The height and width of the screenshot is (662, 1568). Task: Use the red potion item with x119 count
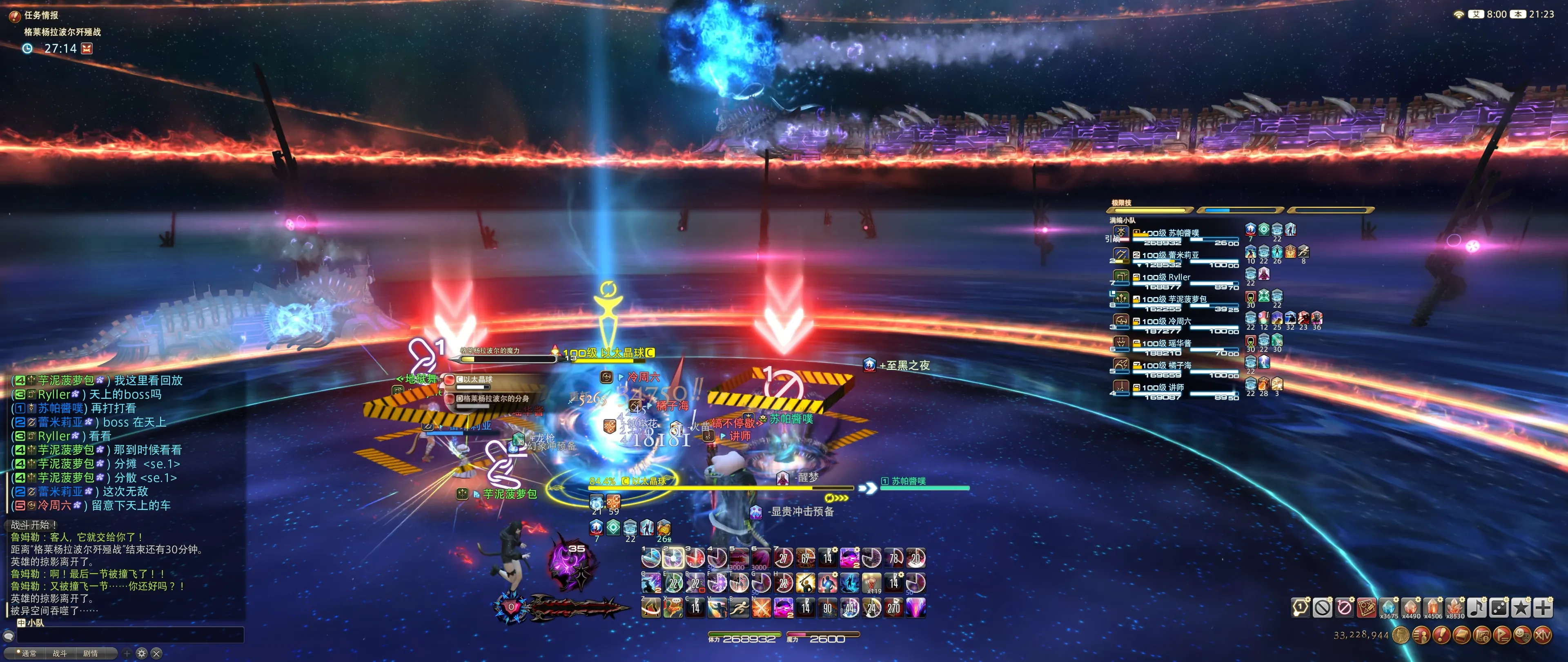[872, 583]
